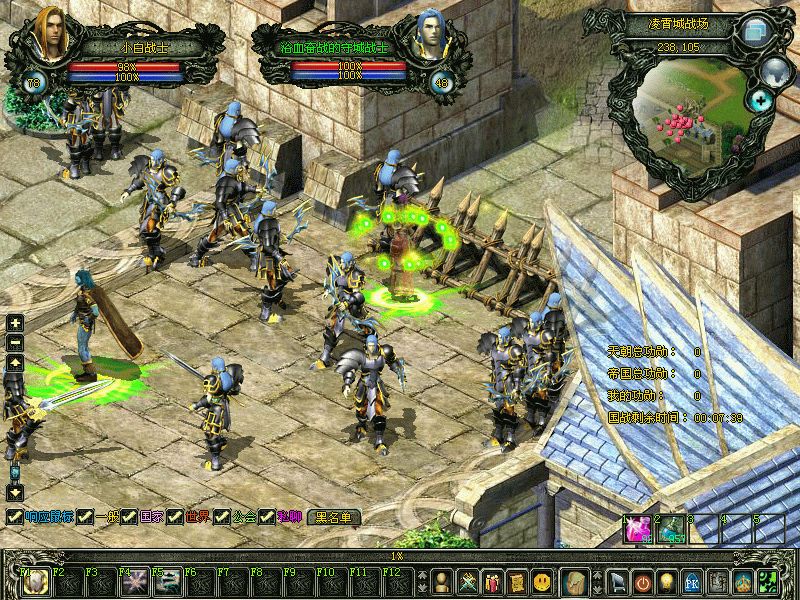This screenshot has width=800, height=600.
Task: Click the chat plus enlarge button
Action: coord(15,324)
